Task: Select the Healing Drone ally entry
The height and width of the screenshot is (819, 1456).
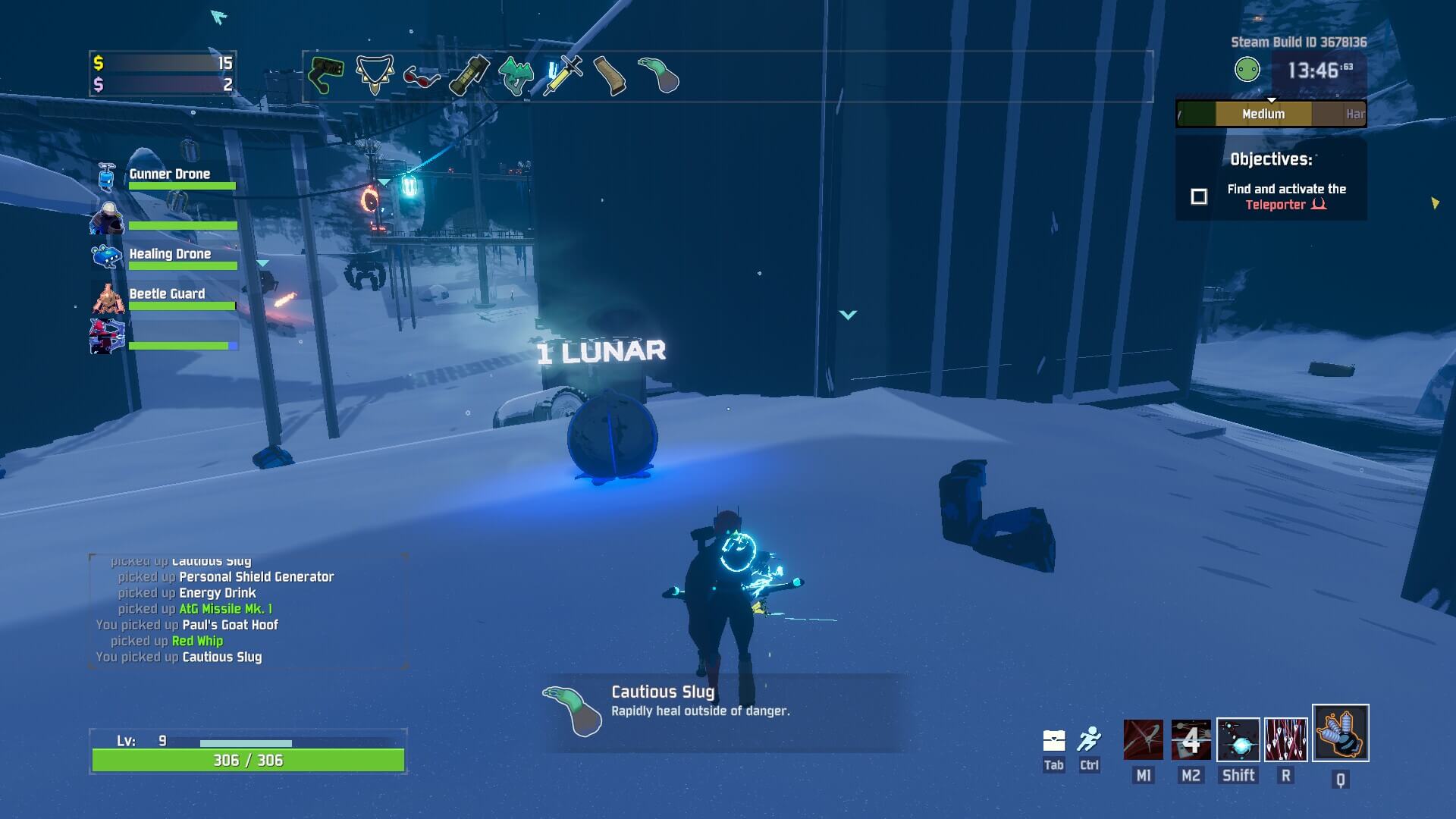Action: (167, 256)
